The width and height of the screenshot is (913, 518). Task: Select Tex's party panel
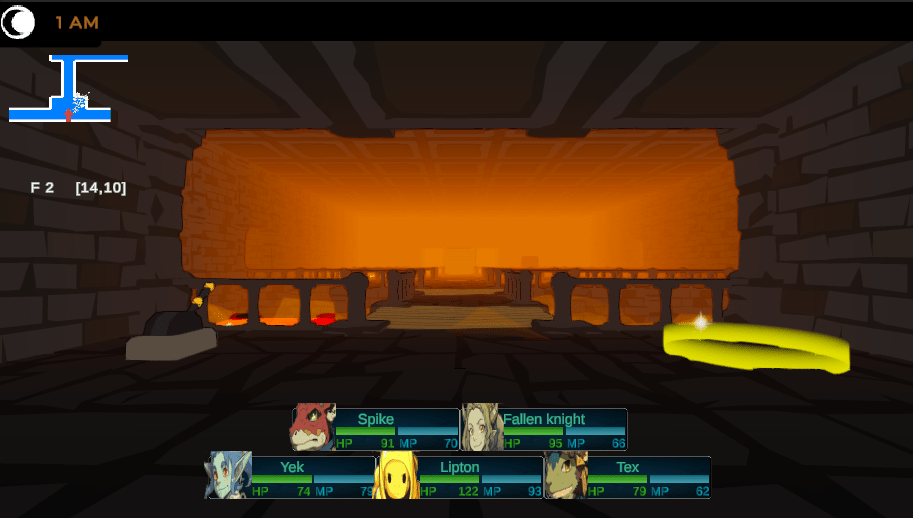pyautogui.click(x=628, y=476)
